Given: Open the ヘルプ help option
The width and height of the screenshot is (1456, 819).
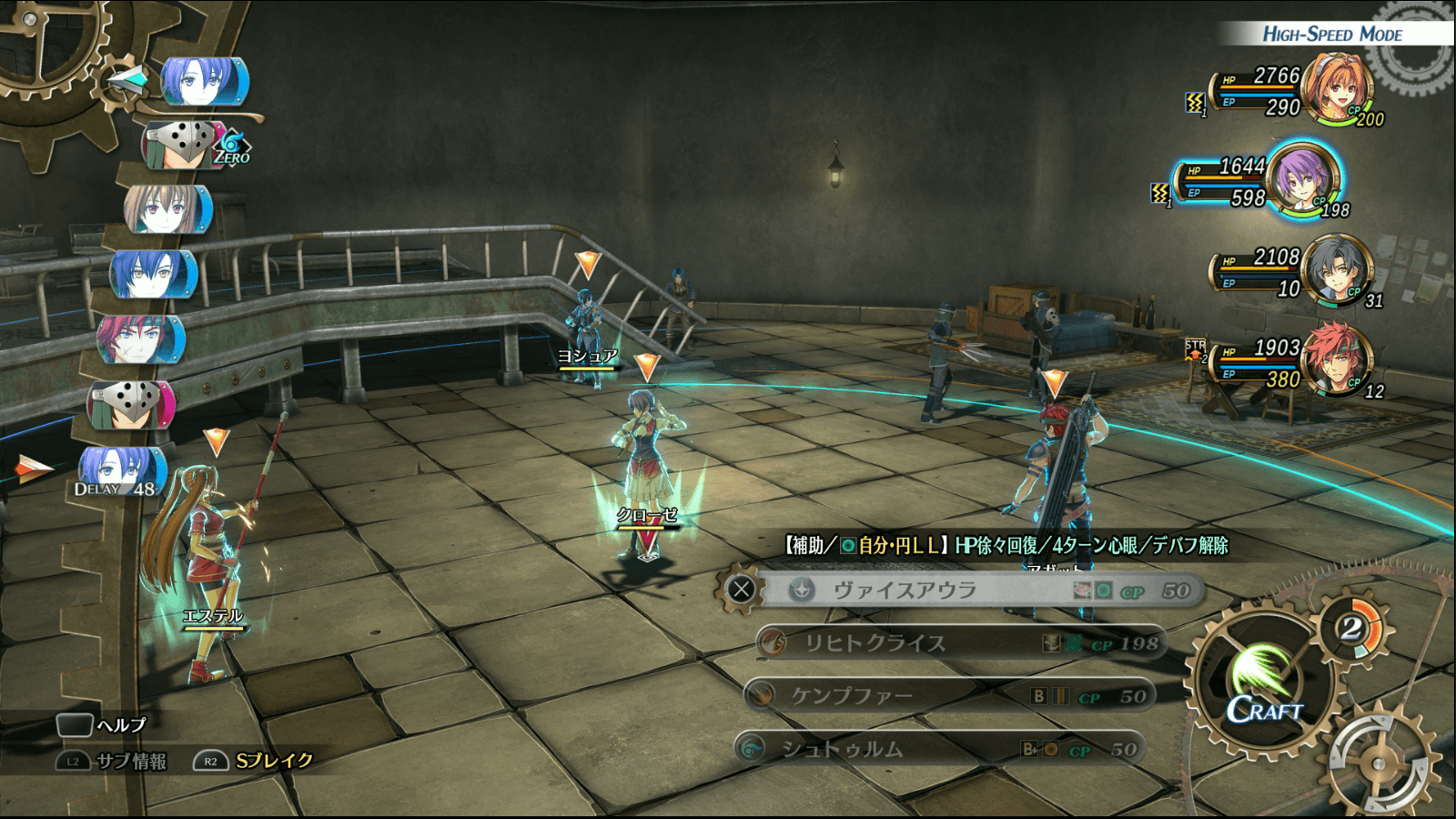Looking at the screenshot, I should coord(102,725).
